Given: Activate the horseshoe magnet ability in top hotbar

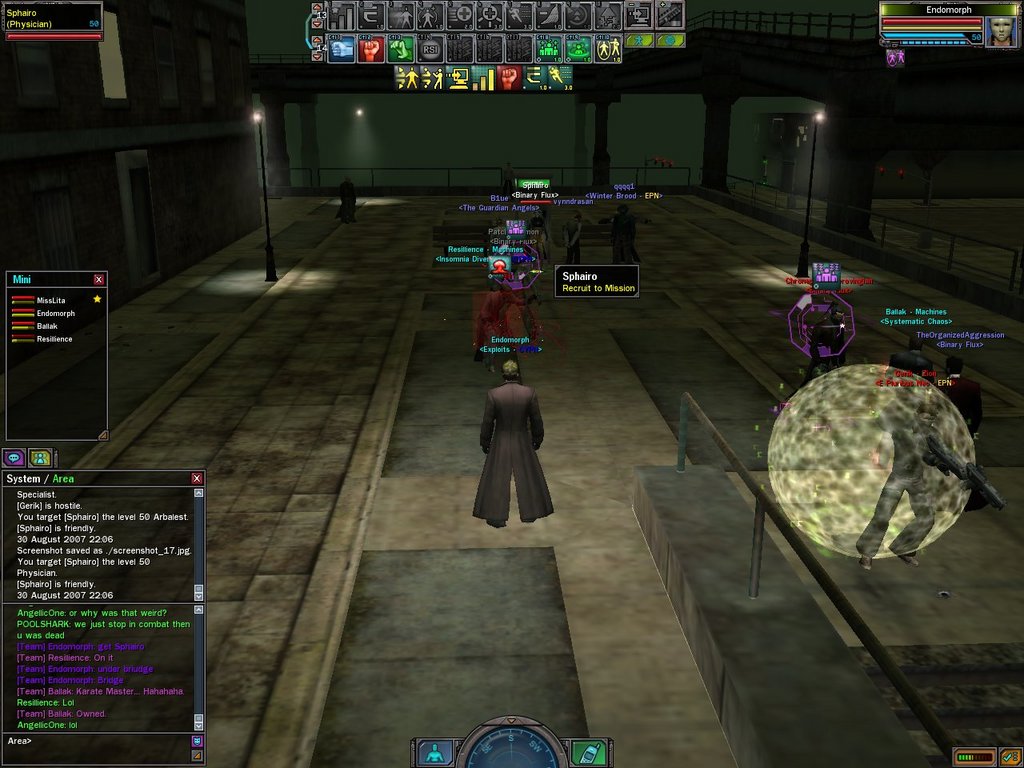Looking at the screenshot, I should click(371, 16).
